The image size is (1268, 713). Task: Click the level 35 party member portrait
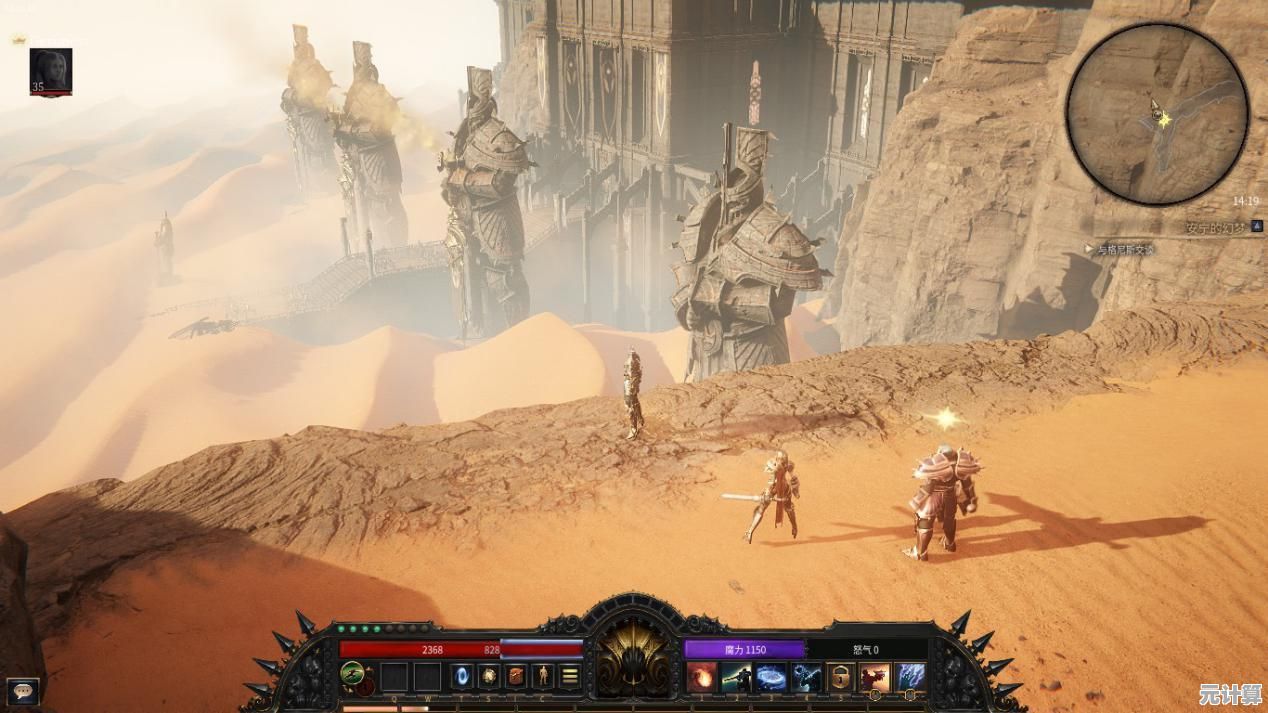(x=50, y=71)
